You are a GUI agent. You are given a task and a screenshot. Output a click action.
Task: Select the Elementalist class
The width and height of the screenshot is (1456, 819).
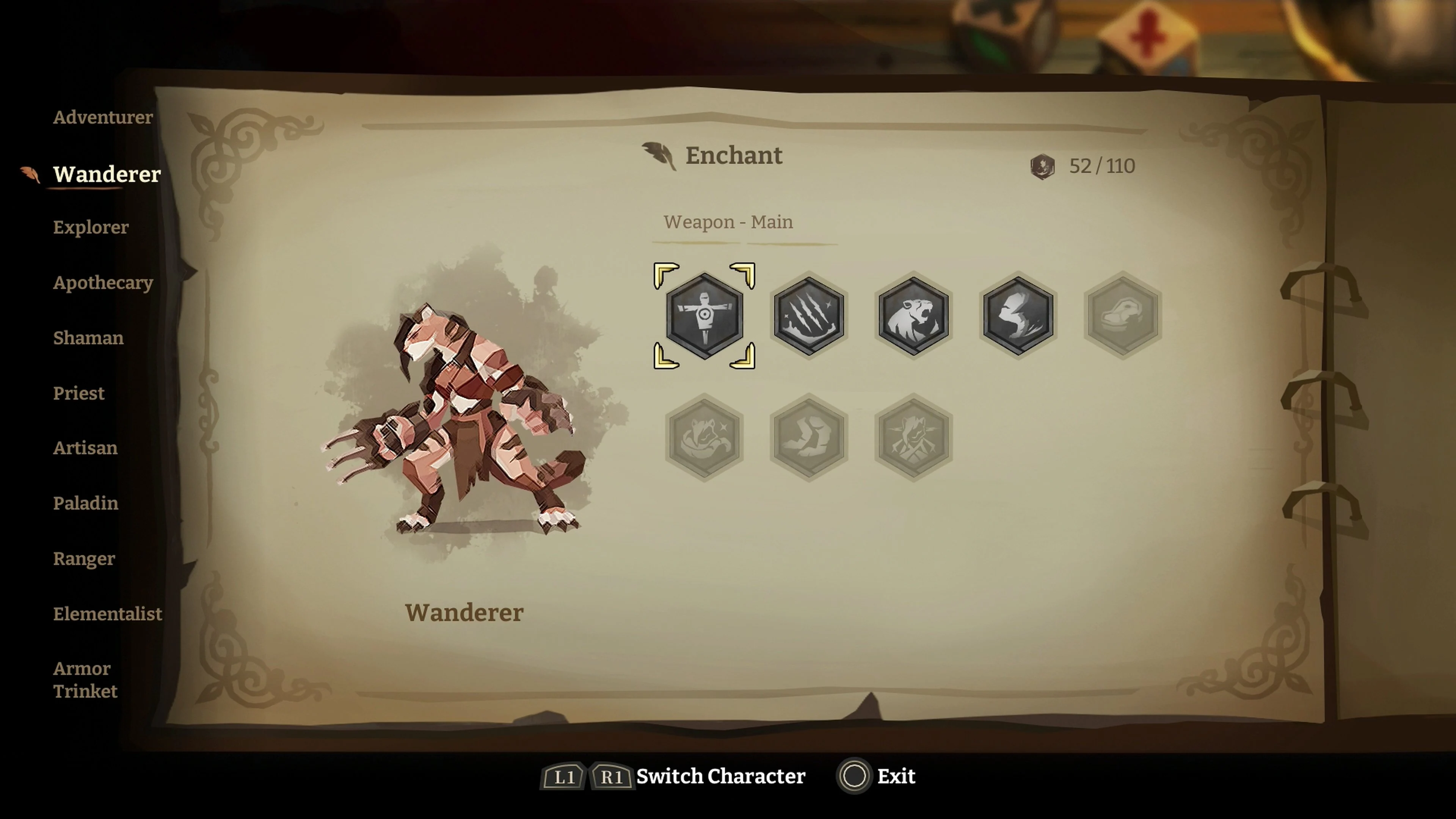(x=108, y=614)
